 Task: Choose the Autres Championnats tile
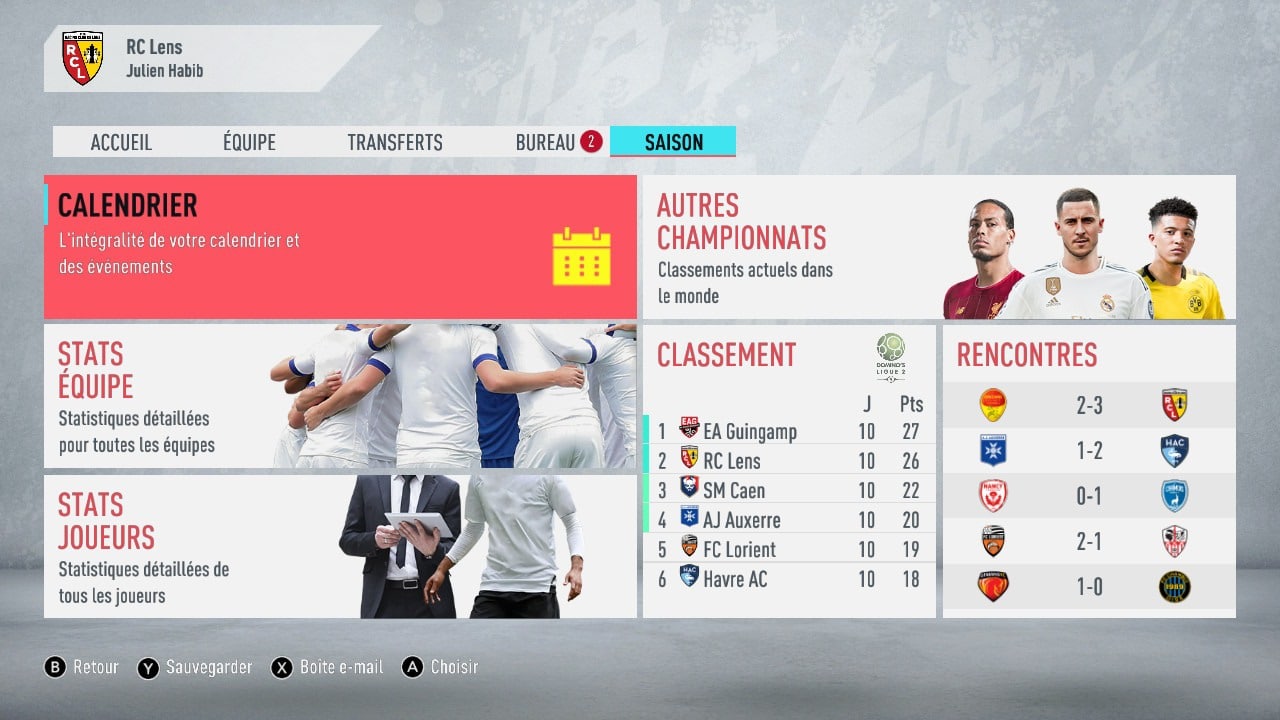coord(938,247)
